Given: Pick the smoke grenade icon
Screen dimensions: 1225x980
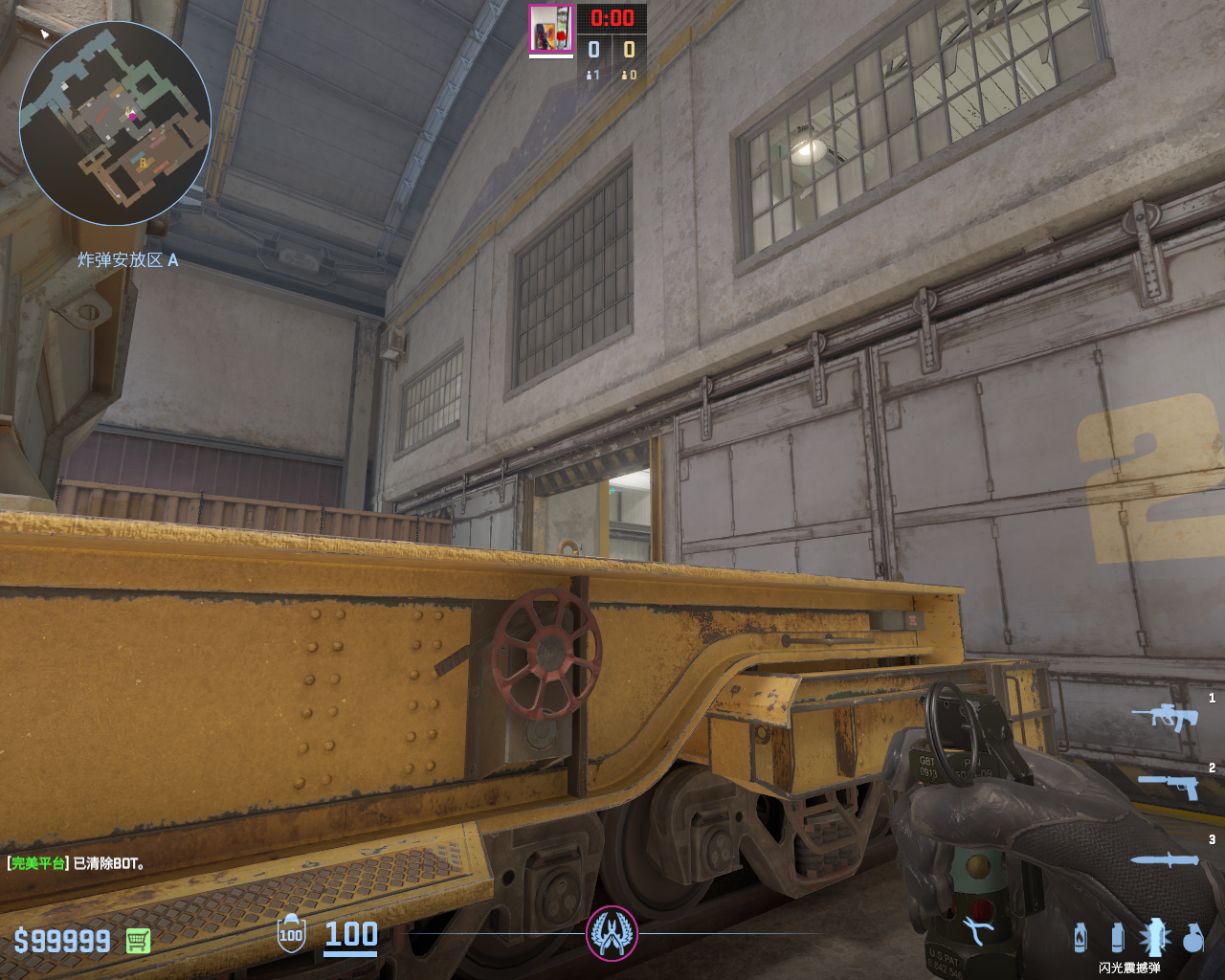Looking at the screenshot, I should [x=1117, y=937].
